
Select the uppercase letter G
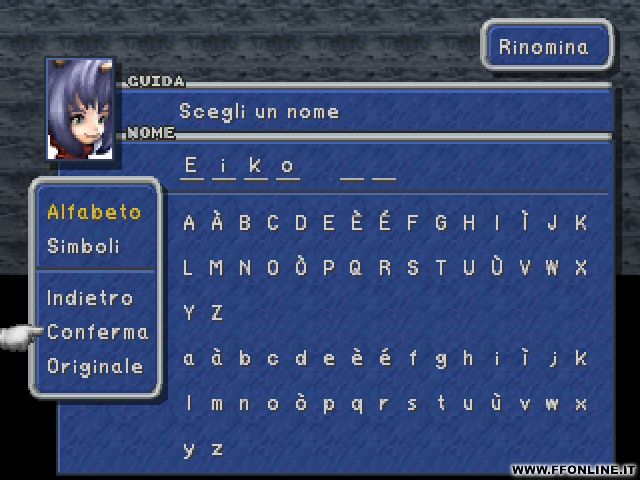pos(441,223)
